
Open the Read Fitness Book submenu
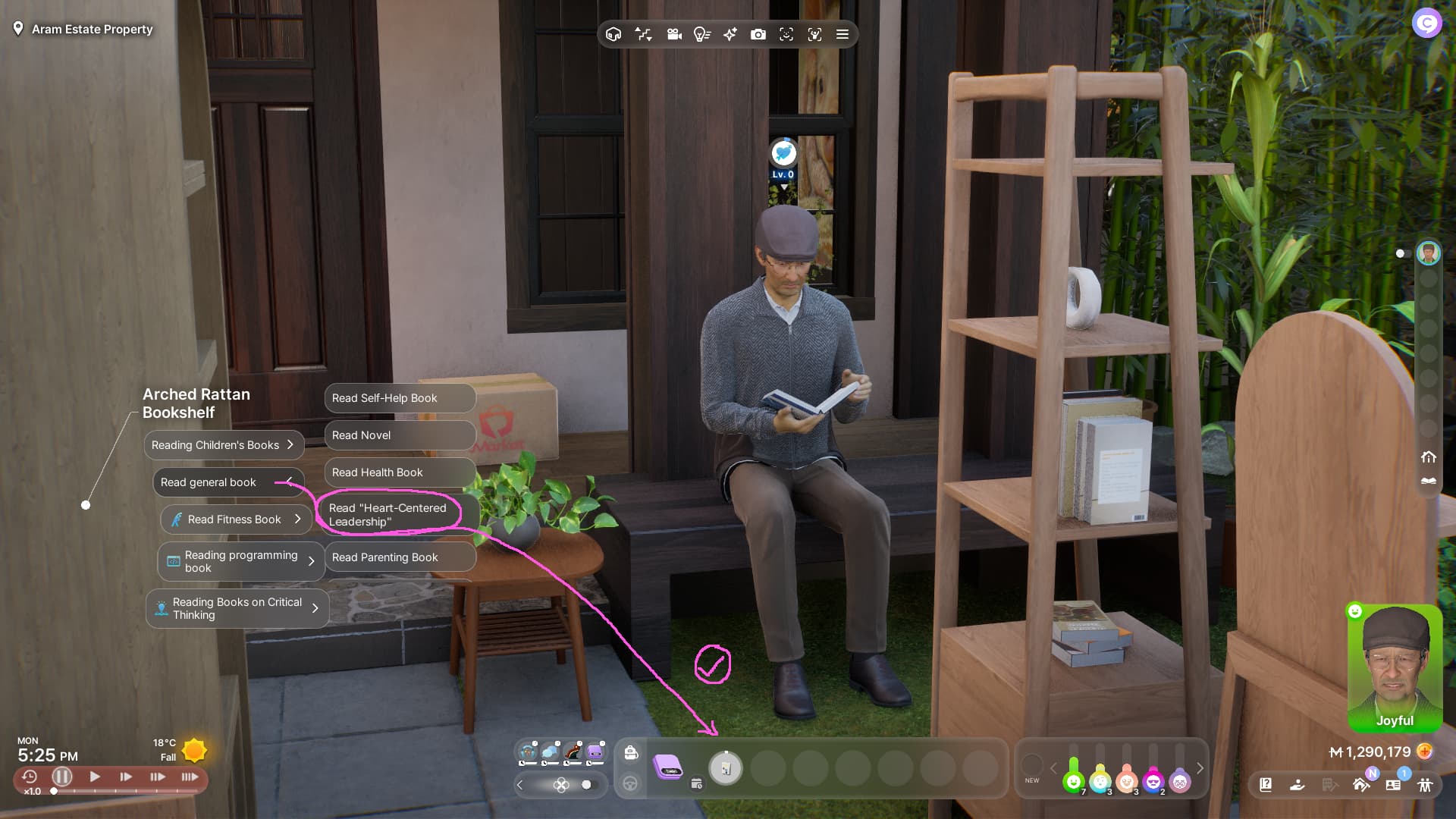[236, 519]
